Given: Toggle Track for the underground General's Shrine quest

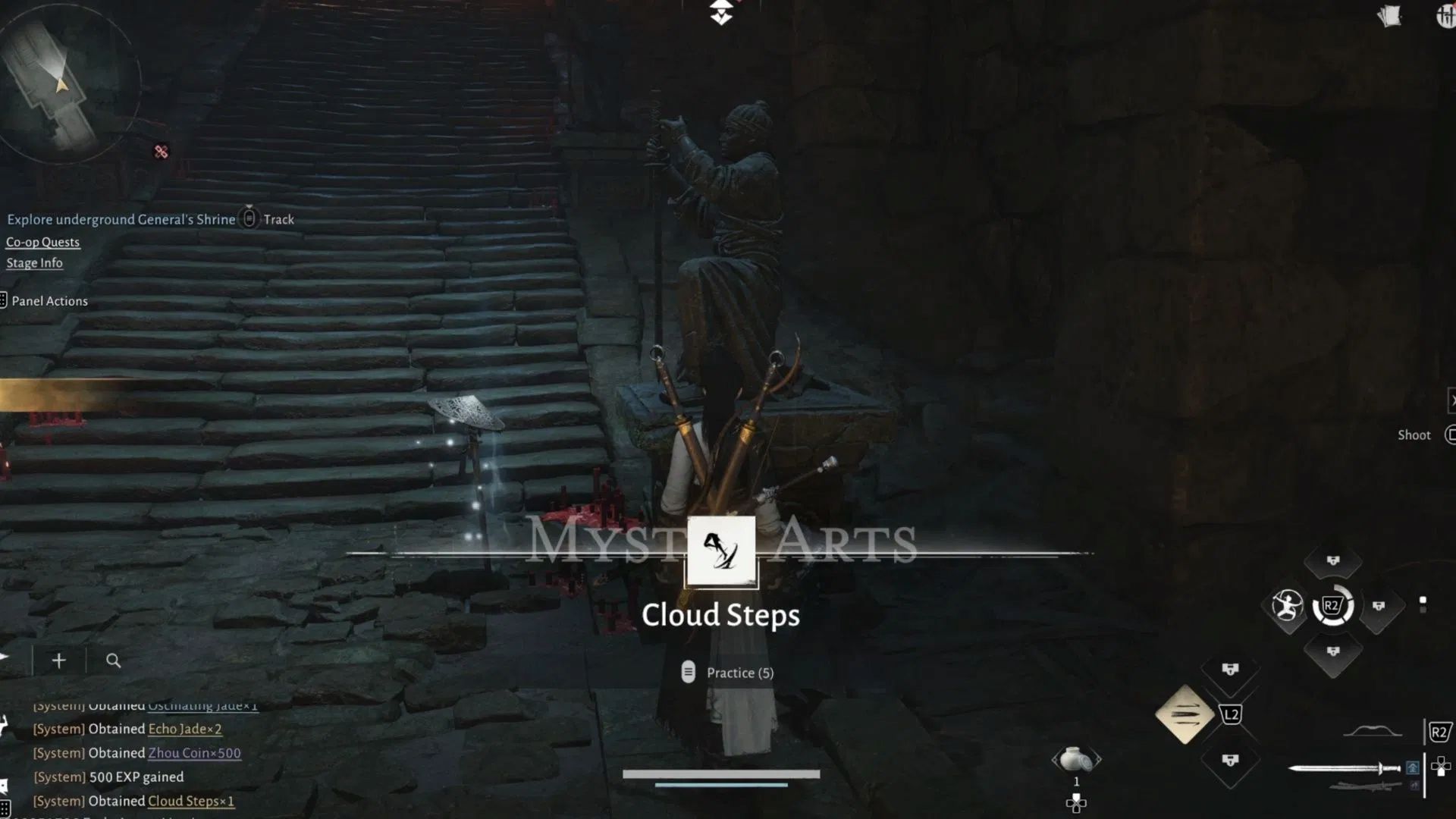Looking at the screenshot, I should coord(269,219).
